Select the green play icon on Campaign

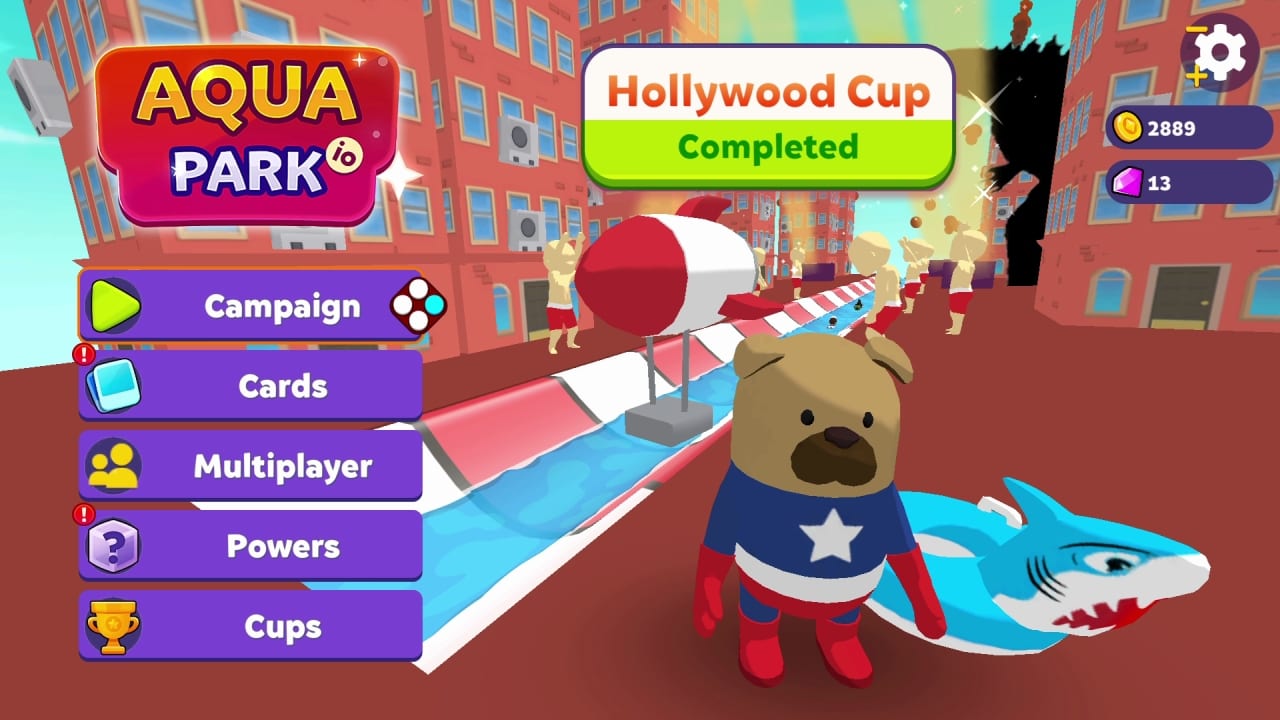(113, 306)
